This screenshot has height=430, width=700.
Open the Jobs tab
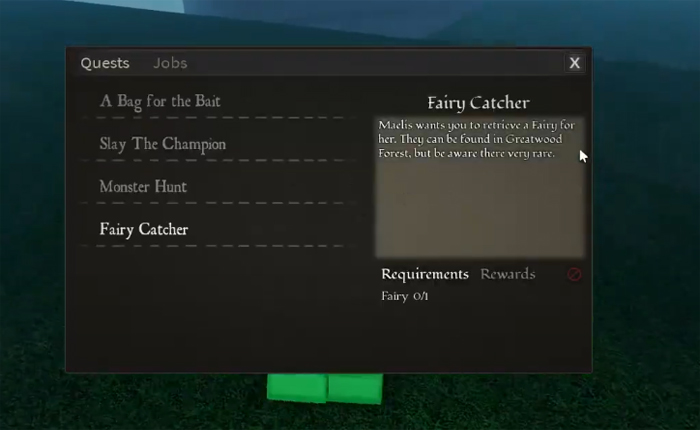click(170, 63)
